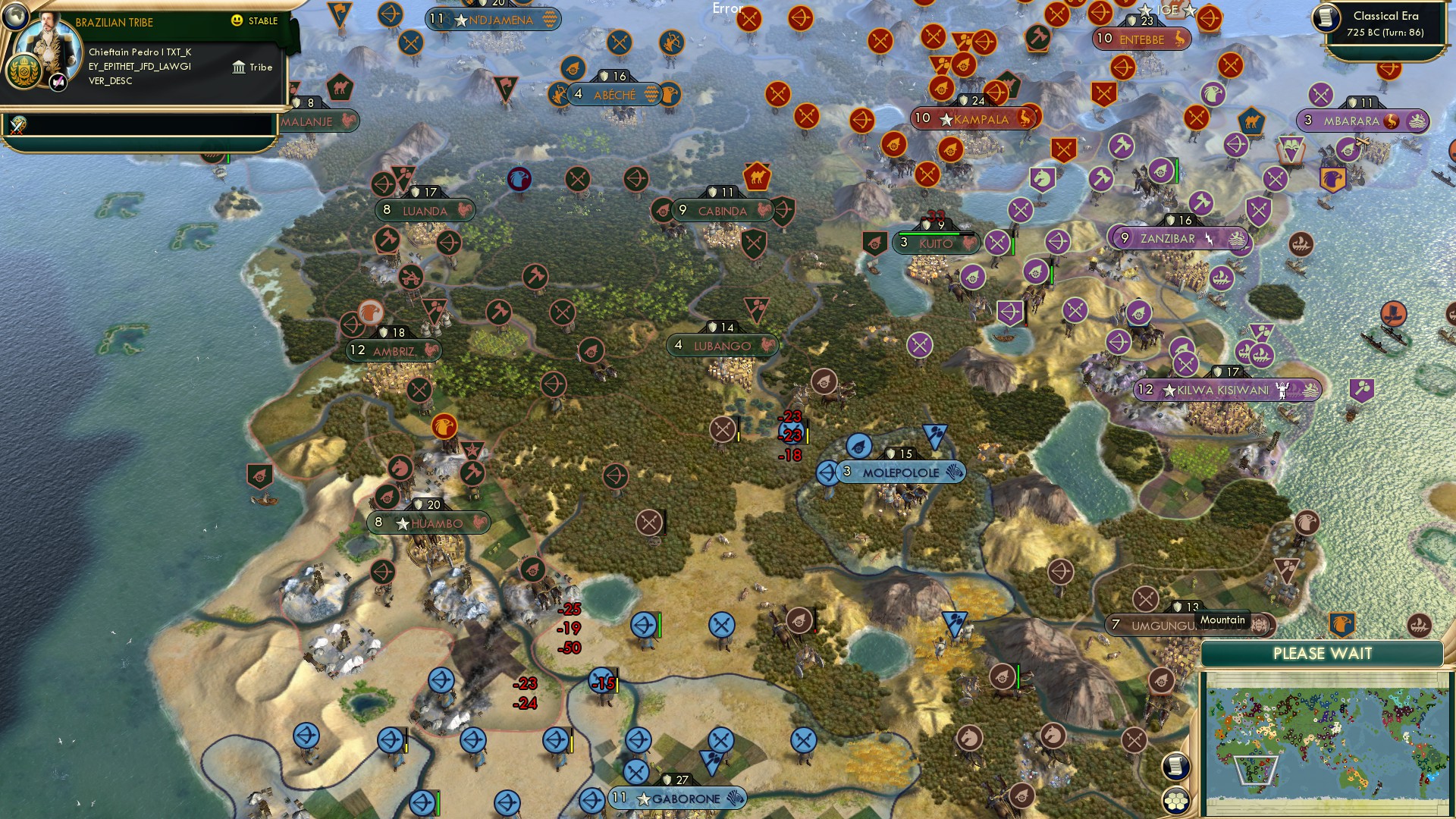Viewport: 1456px width, 819px height.
Task: Toggle strategic view with hex grid icon
Action: (x=1175, y=802)
